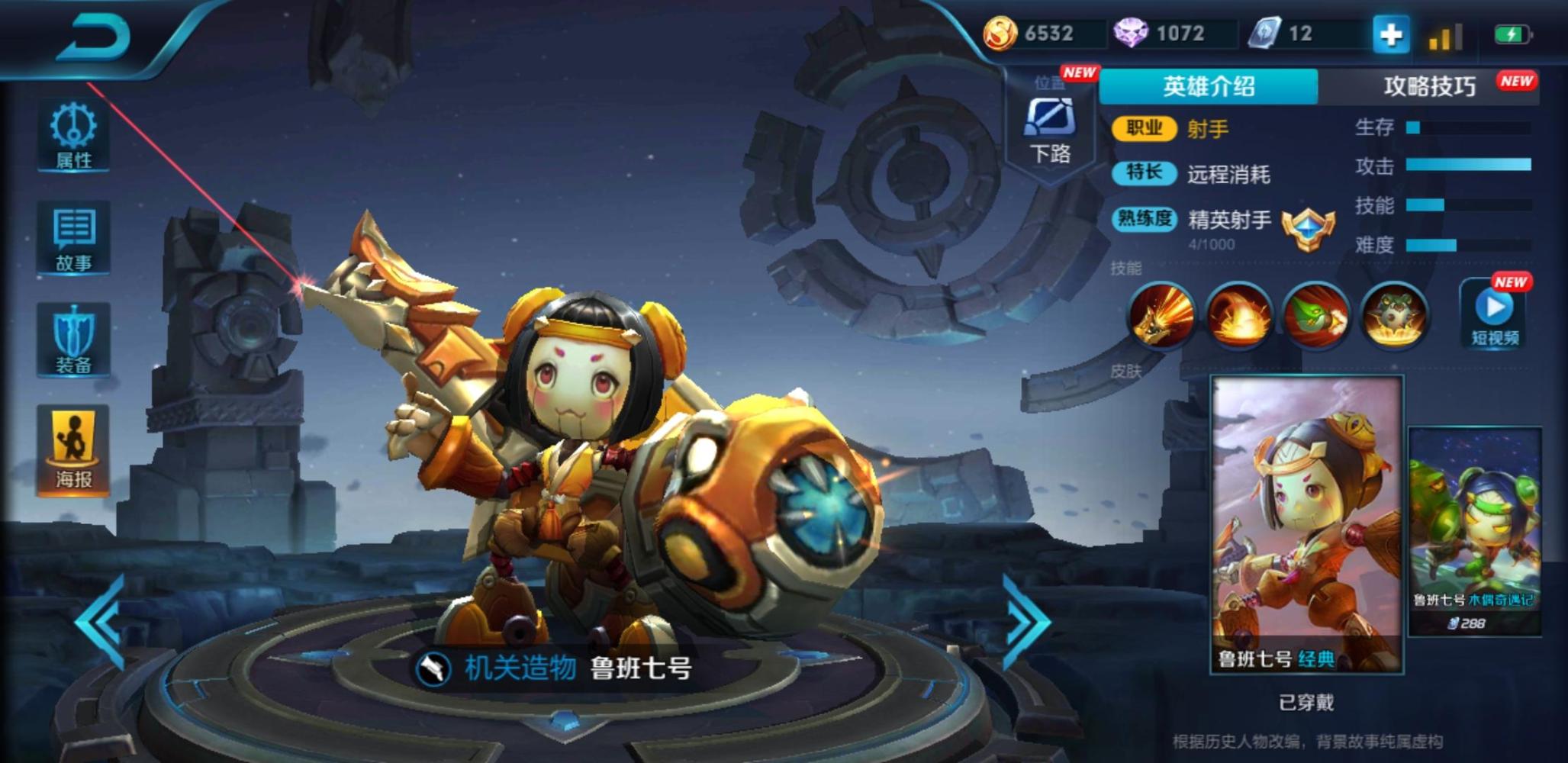Play the 短视频 short video
The height and width of the screenshot is (763, 1568).
pyautogui.click(x=1494, y=314)
